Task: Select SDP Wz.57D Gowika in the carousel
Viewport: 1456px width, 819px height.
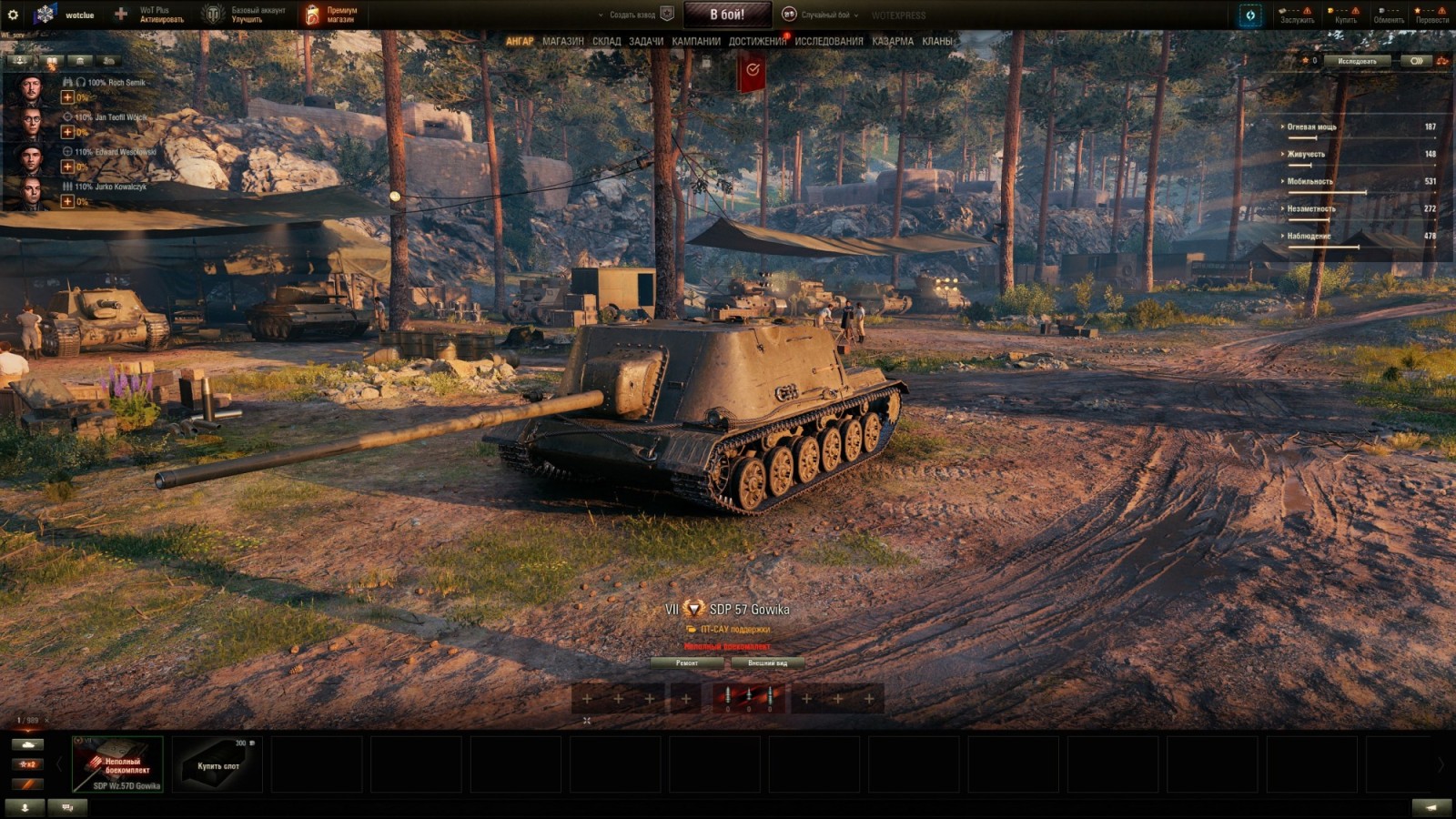Action: click(x=118, y=765)
